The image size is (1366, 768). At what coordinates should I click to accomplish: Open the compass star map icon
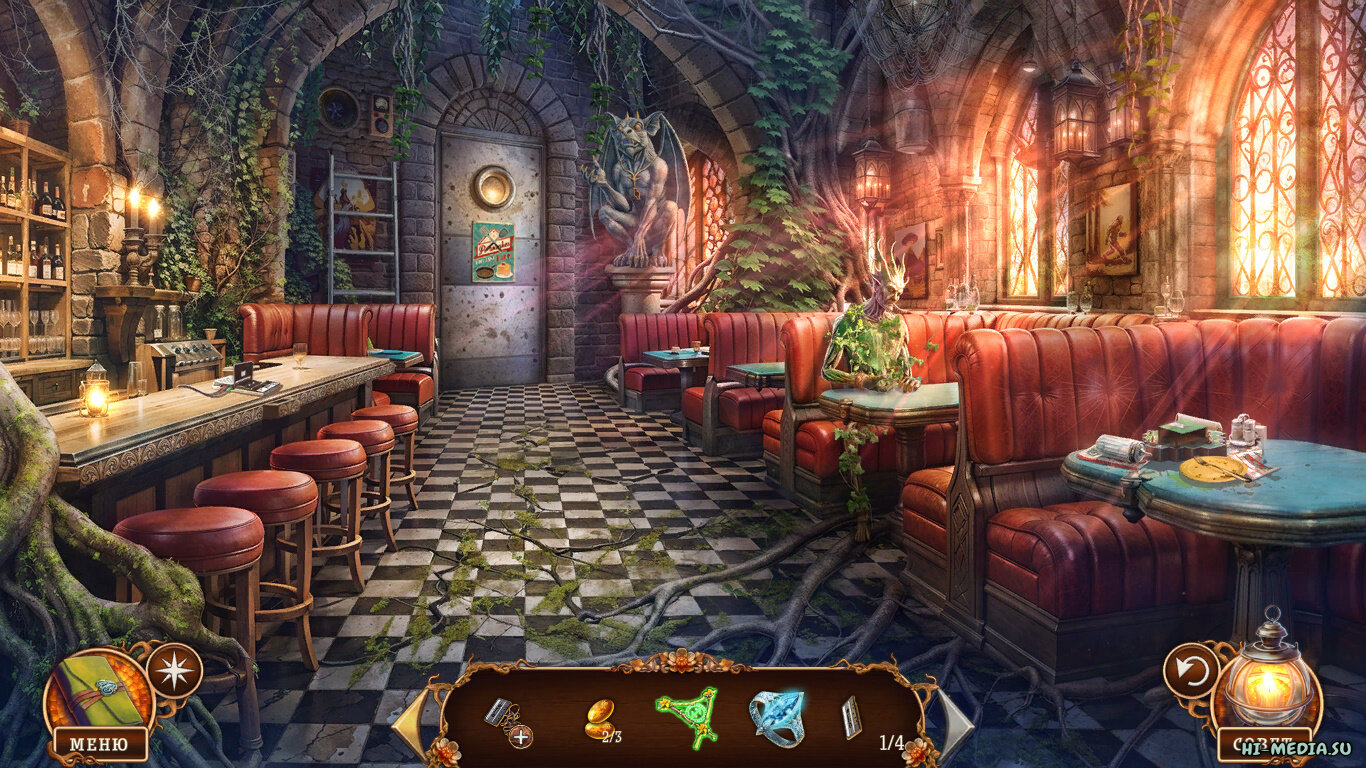175,670
